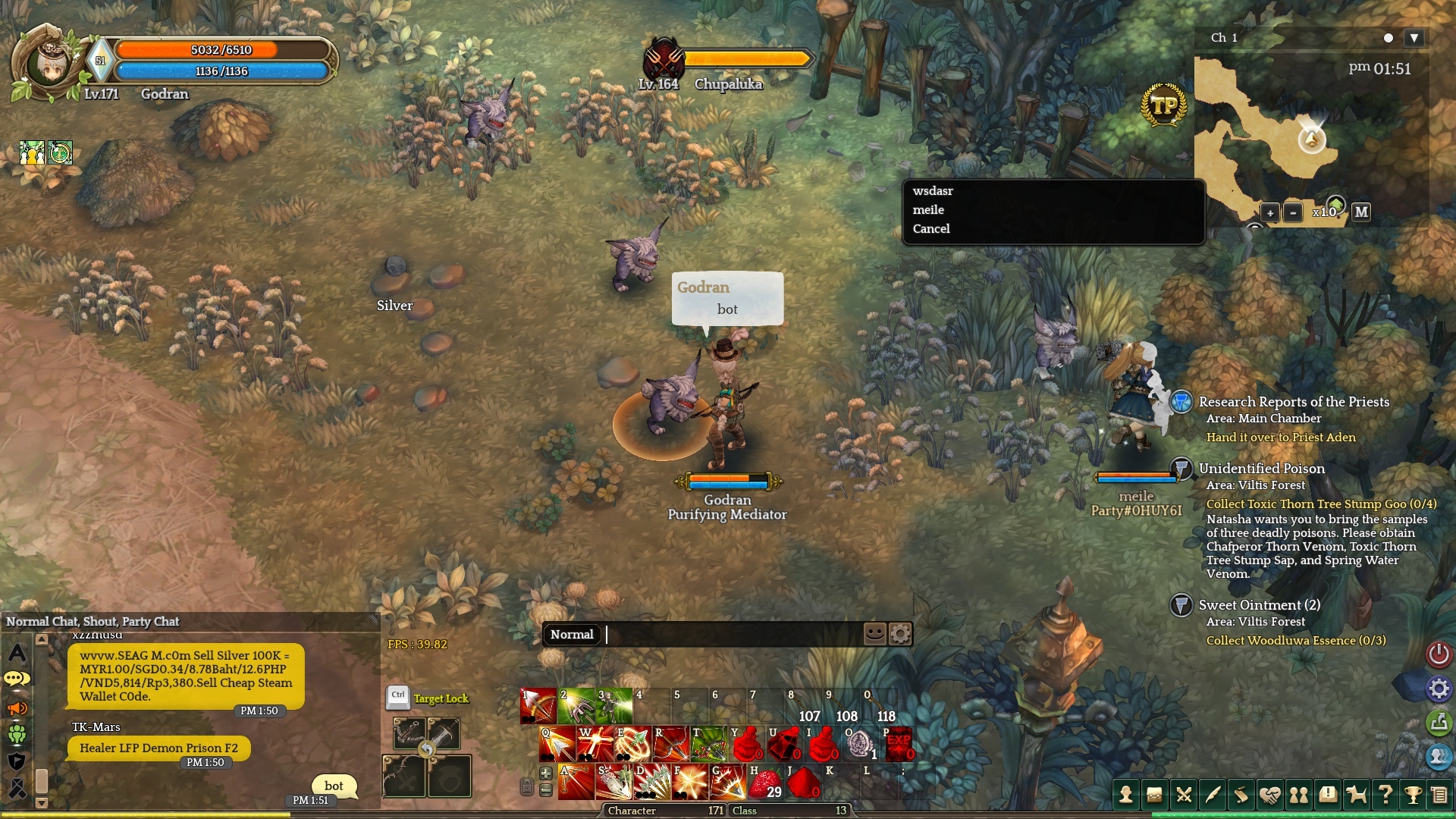
Task: Expand the channel dropdown arrow
Action: tap(1414, 38)
